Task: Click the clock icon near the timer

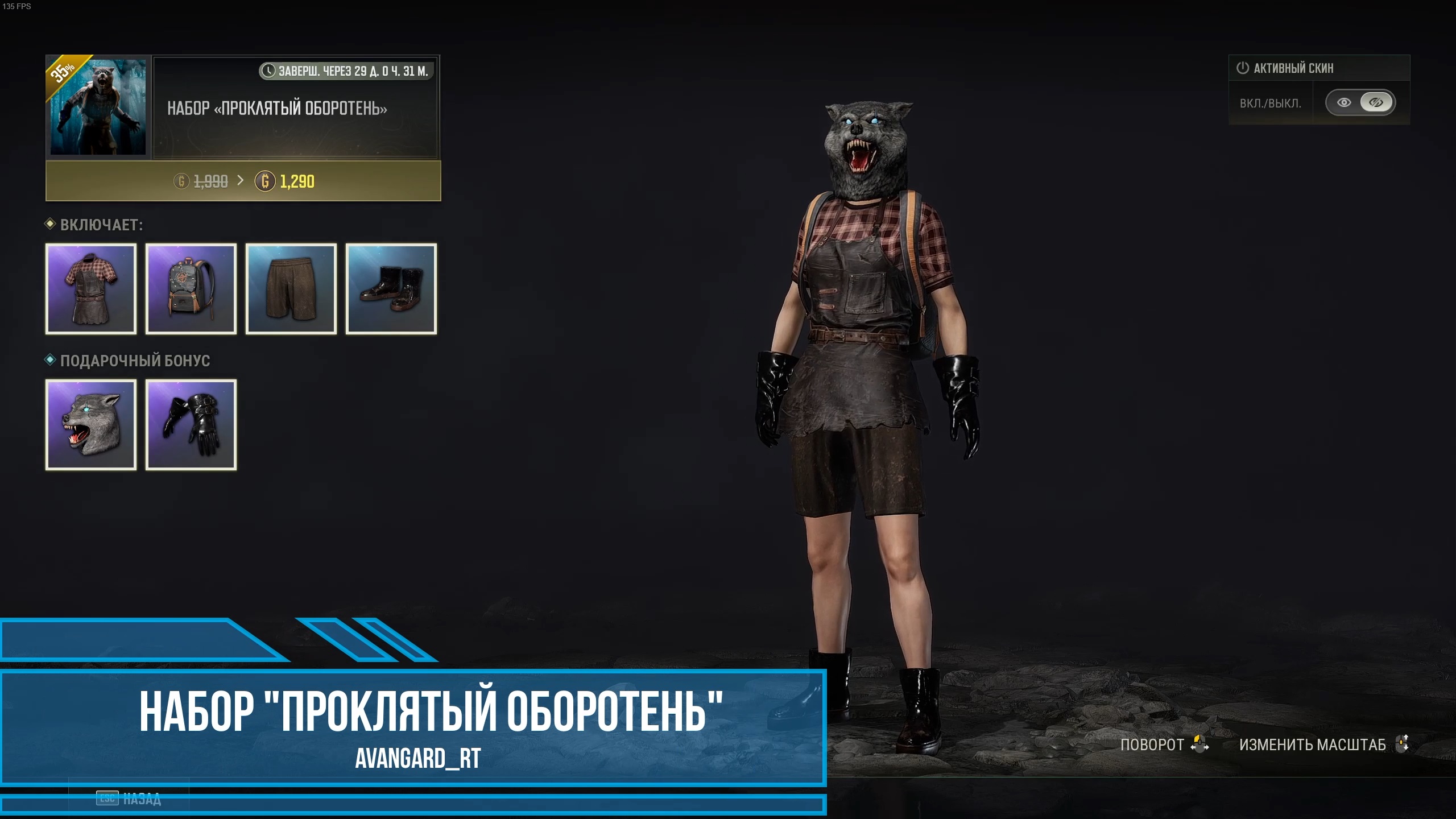Action: pos(269,71)
